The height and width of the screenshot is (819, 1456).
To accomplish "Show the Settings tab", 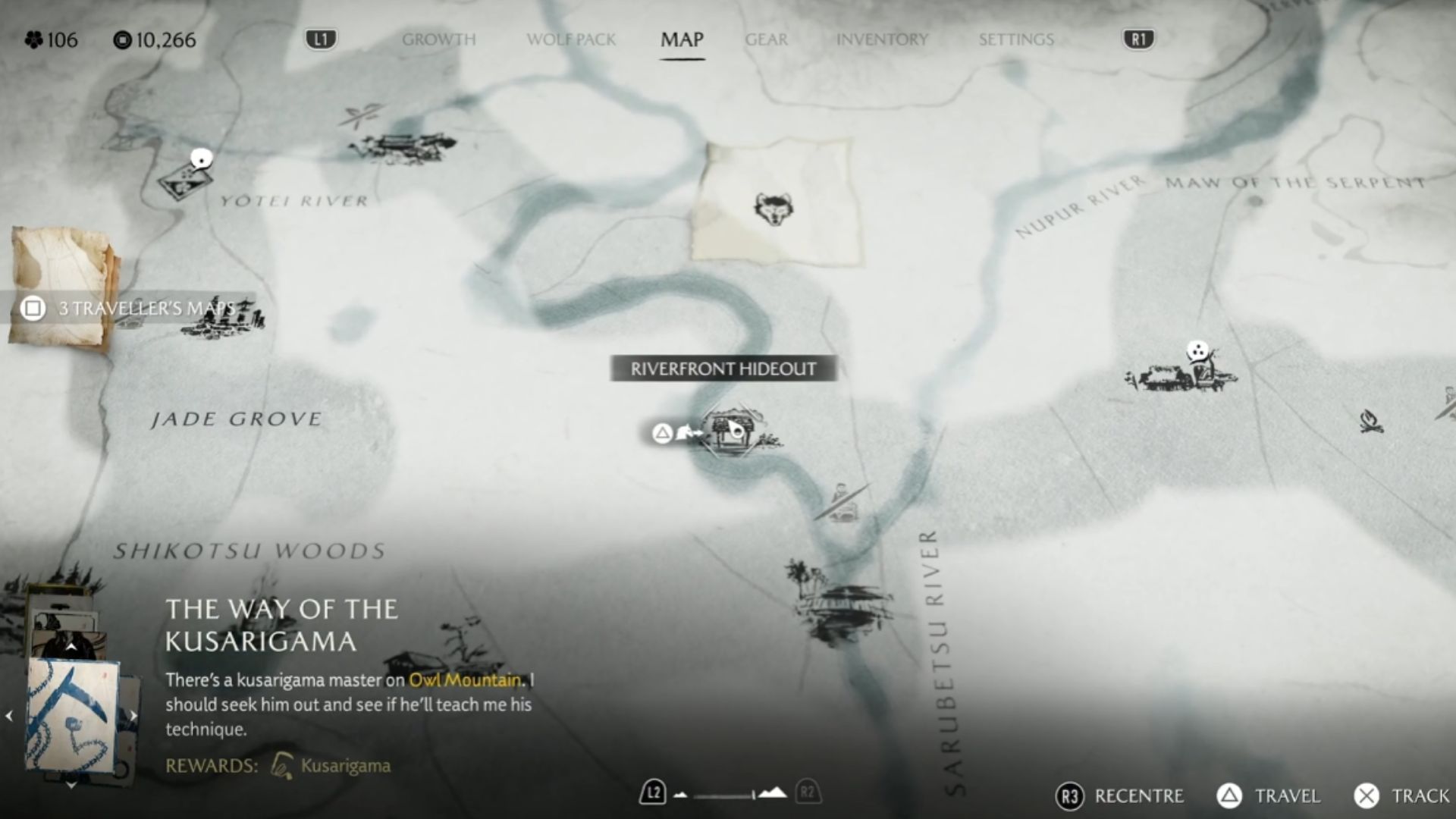I will (x=1016, y=39).
